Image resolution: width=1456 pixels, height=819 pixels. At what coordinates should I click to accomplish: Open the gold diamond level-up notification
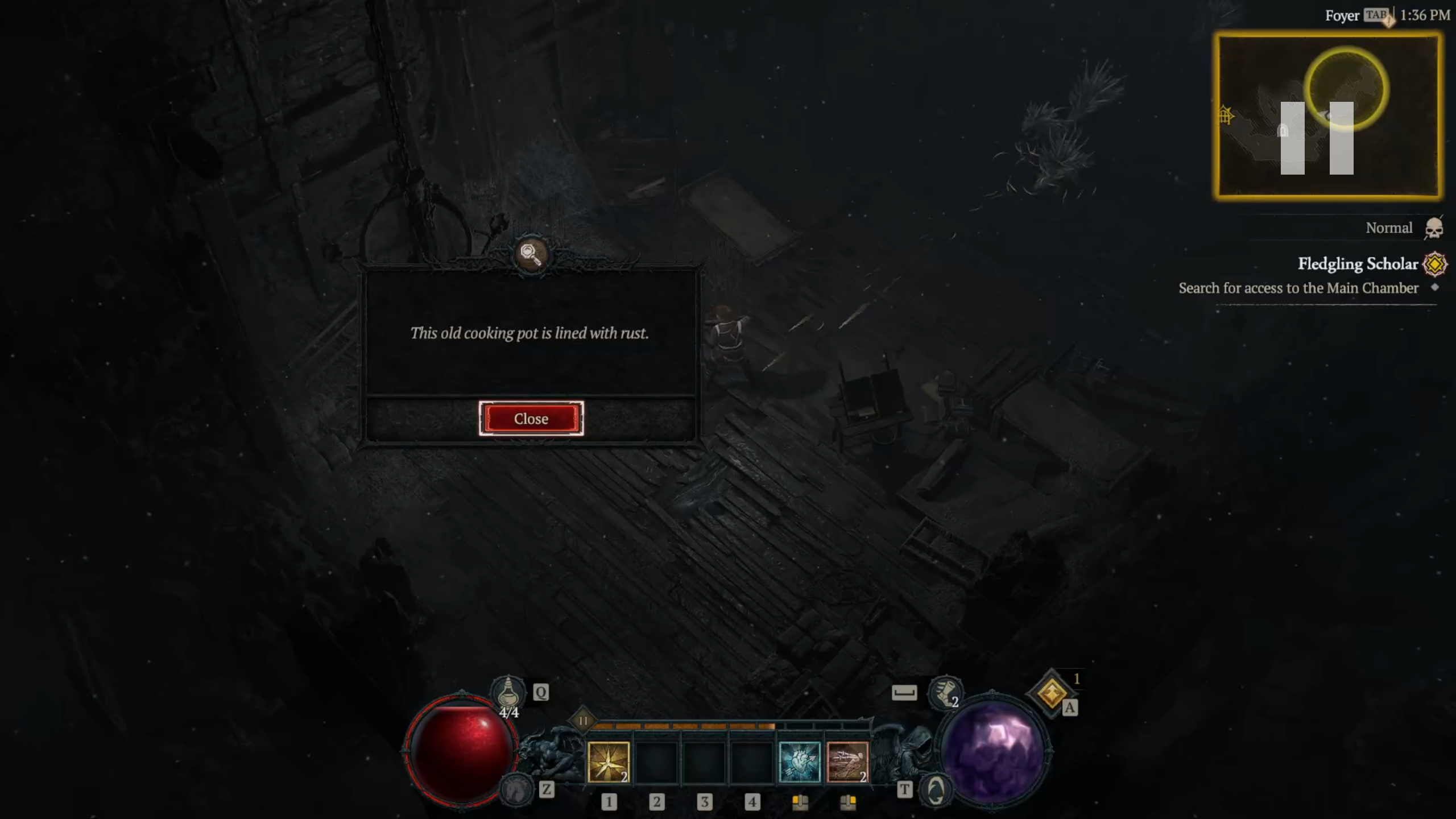coord(1051,693)
